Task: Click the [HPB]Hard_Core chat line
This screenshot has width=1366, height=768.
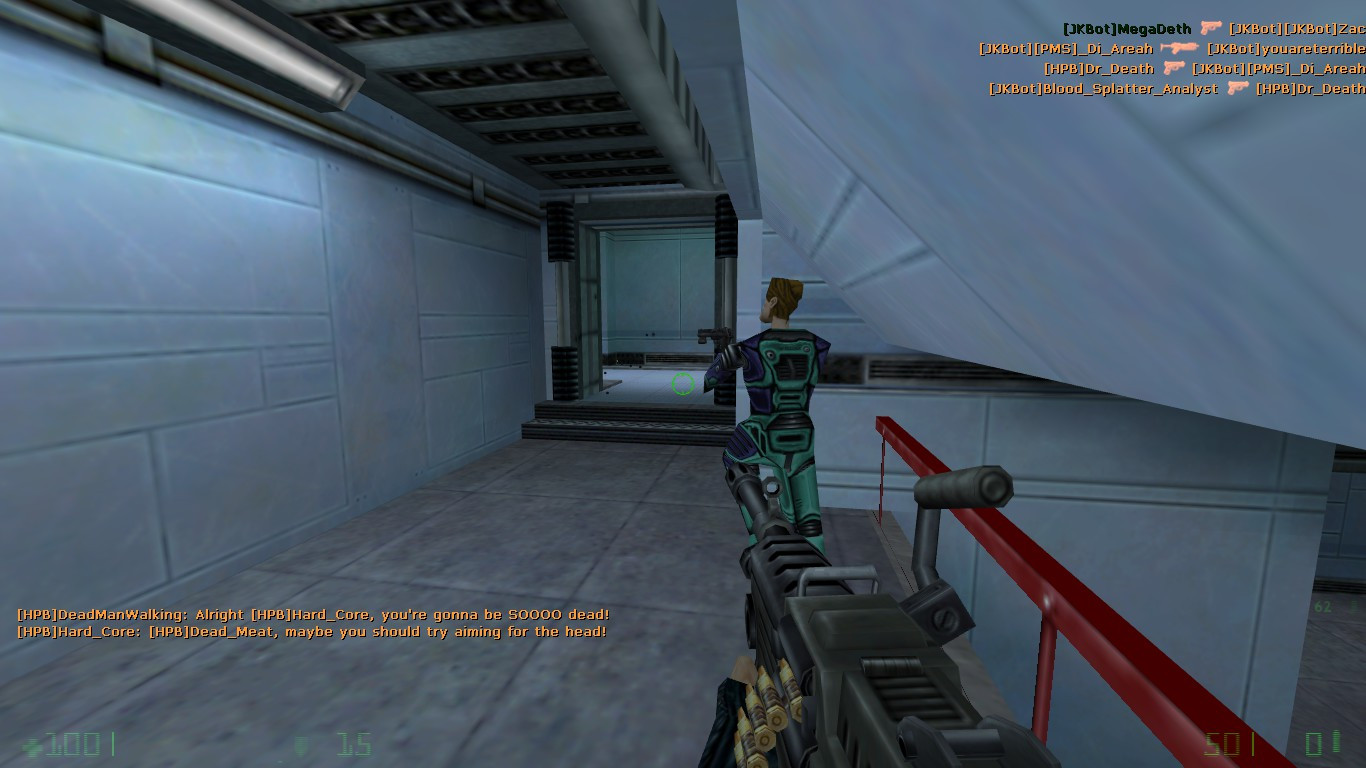Action: point(310,632)
